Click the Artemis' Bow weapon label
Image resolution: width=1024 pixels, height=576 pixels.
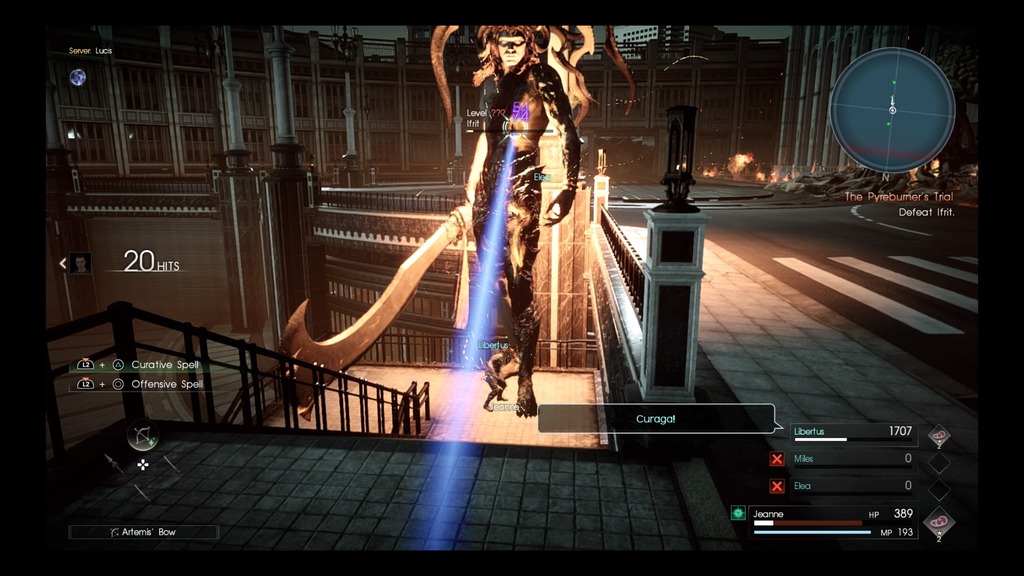143,532
